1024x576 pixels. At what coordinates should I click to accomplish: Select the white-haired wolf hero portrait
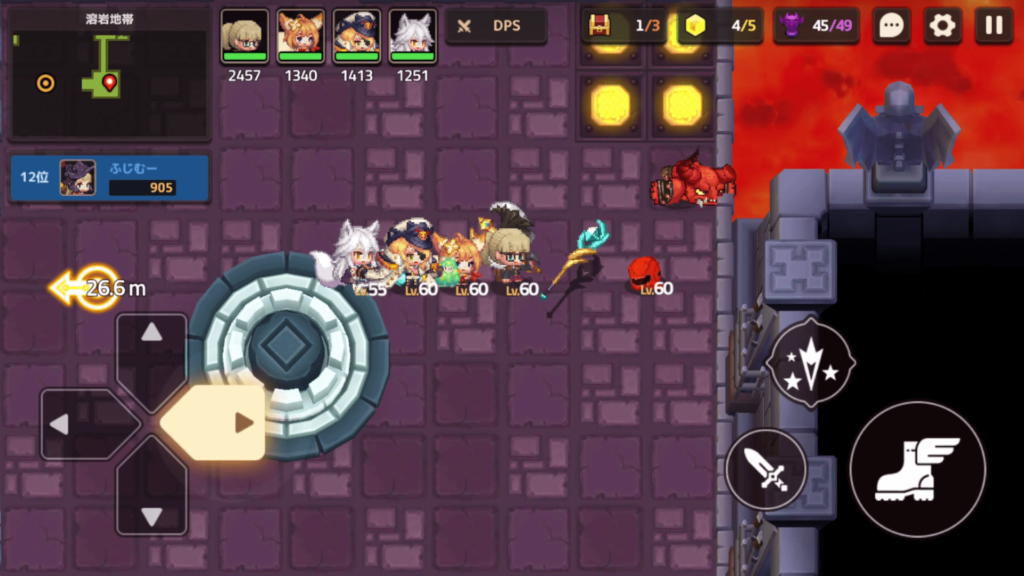tap(413, 37)
